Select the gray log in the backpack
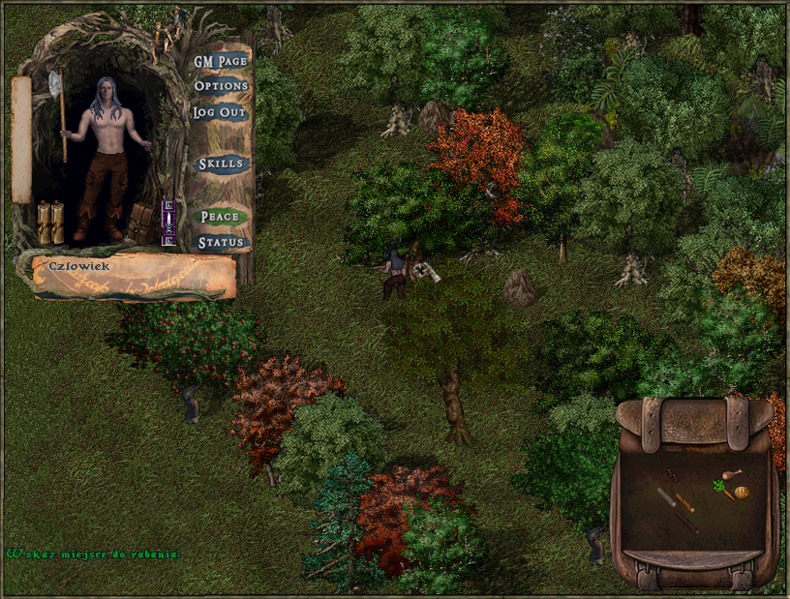The image size is (790, 599). tap(667, 497)
